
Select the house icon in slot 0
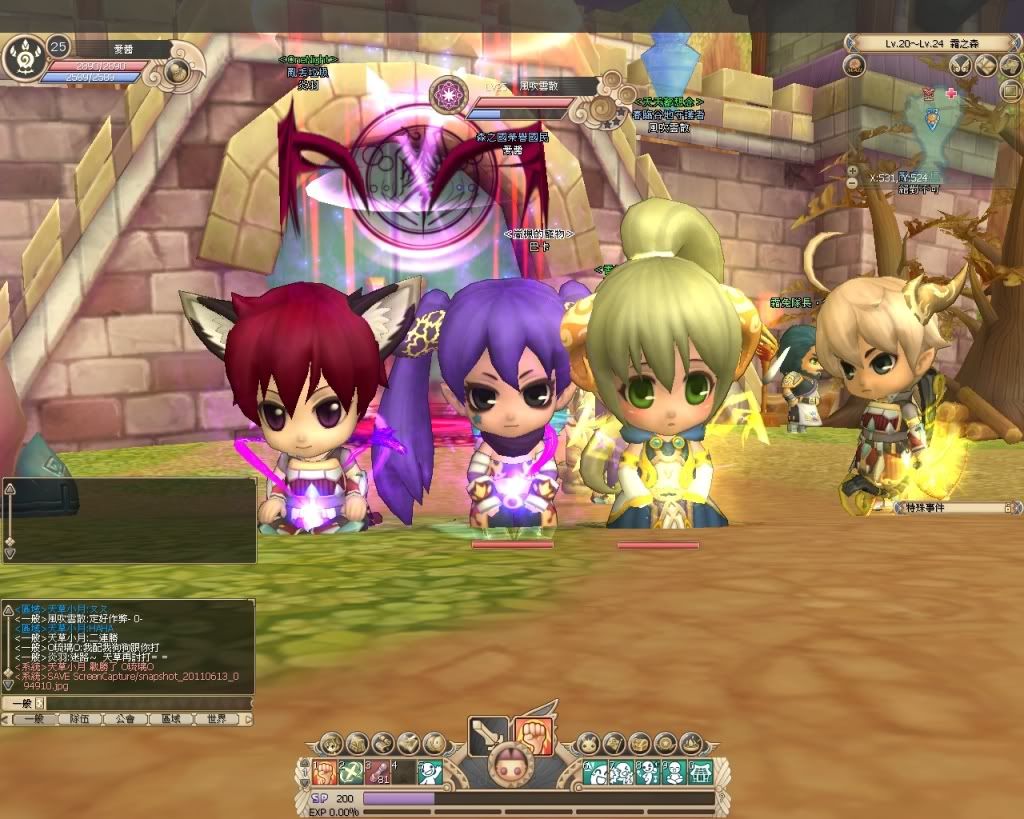701,772
